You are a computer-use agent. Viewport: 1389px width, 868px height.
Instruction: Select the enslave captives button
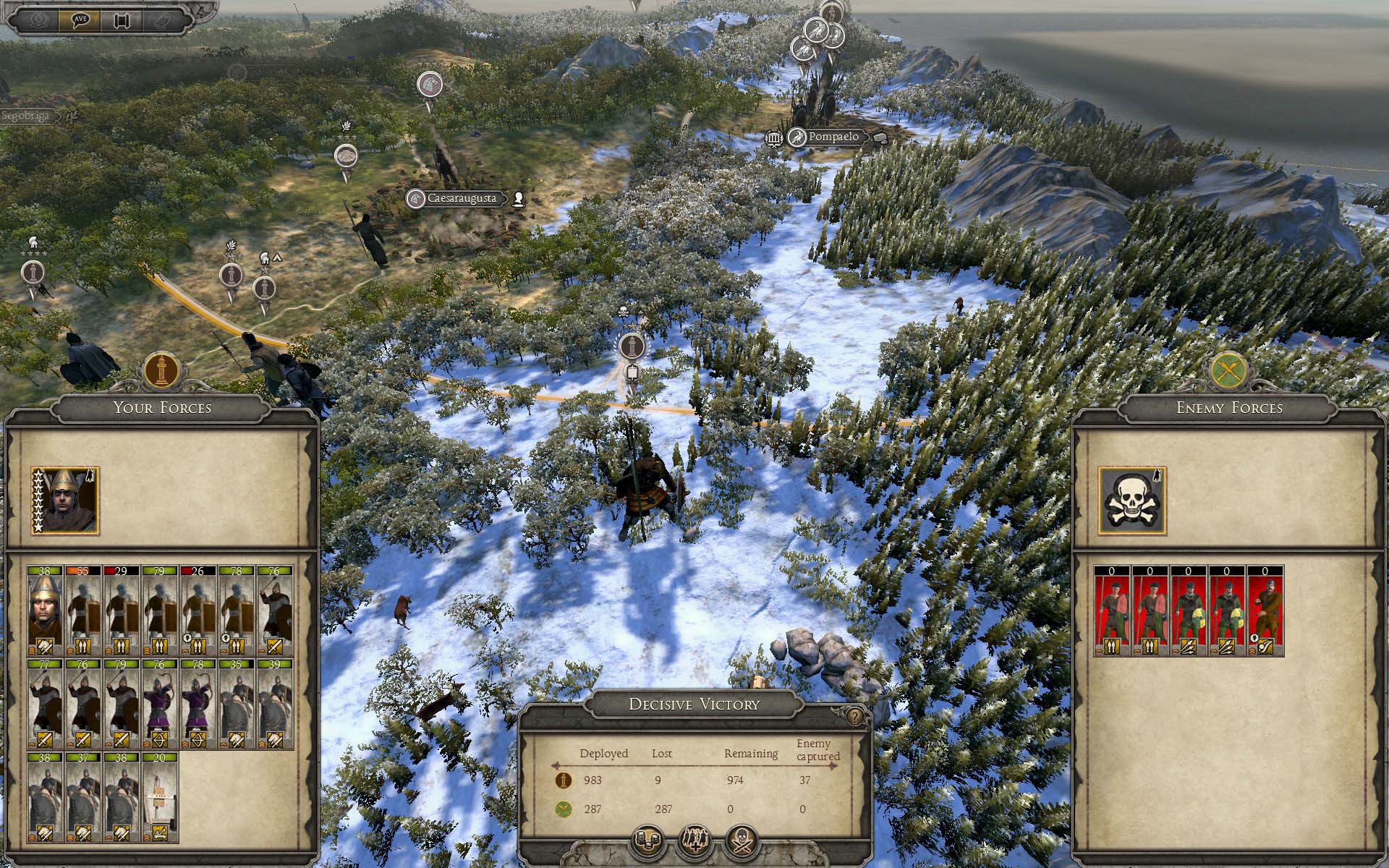[695, 841]
